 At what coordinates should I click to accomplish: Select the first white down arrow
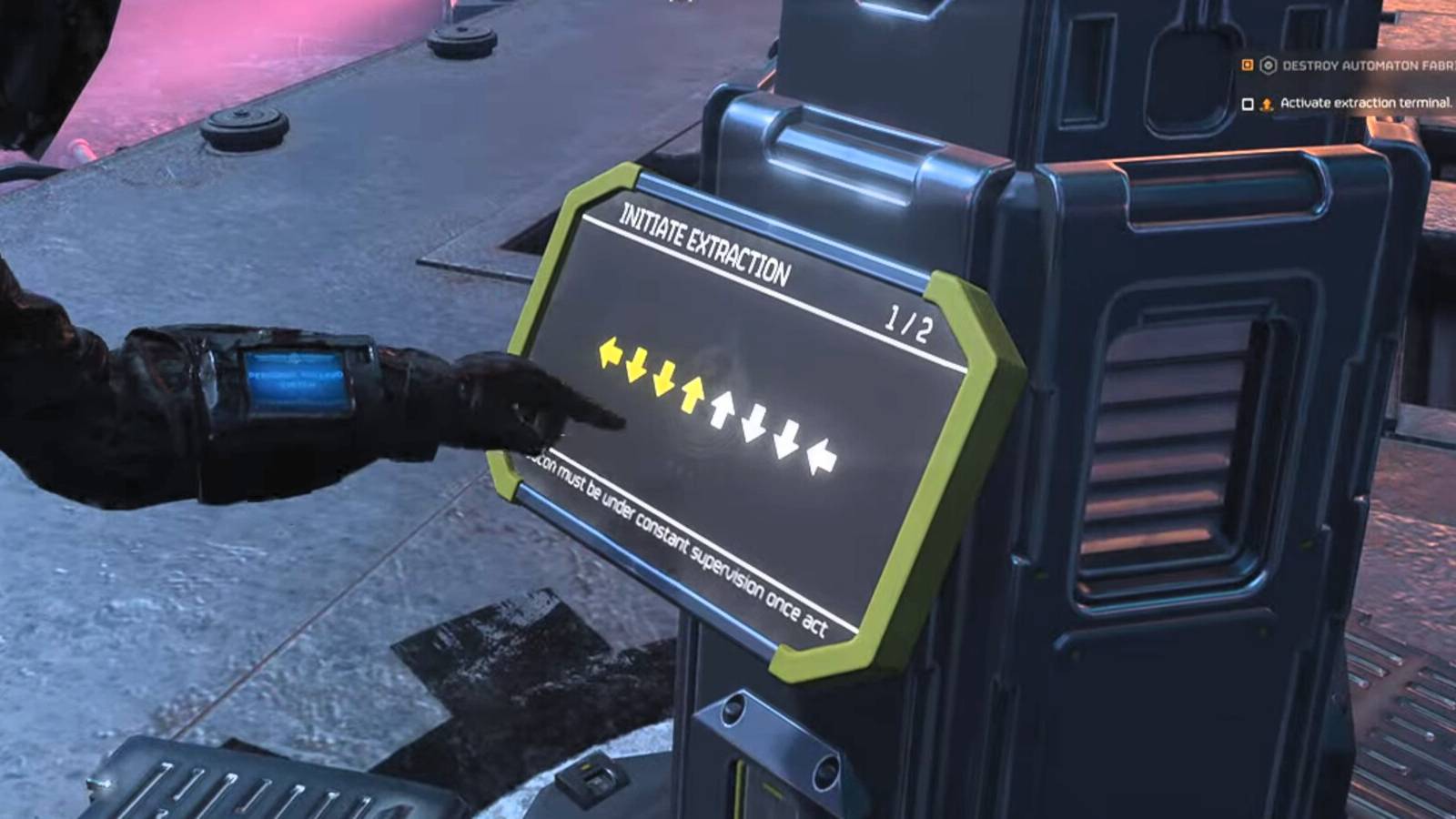pyautogui.click(x=753, y=421)
